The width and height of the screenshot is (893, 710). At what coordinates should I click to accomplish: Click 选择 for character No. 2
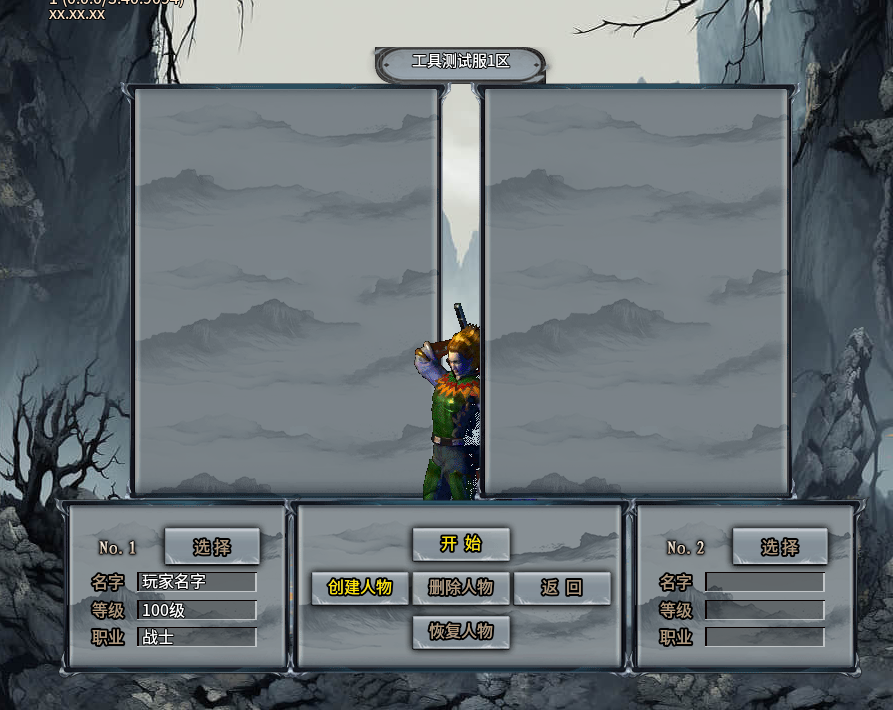click(x=780, y=547)
